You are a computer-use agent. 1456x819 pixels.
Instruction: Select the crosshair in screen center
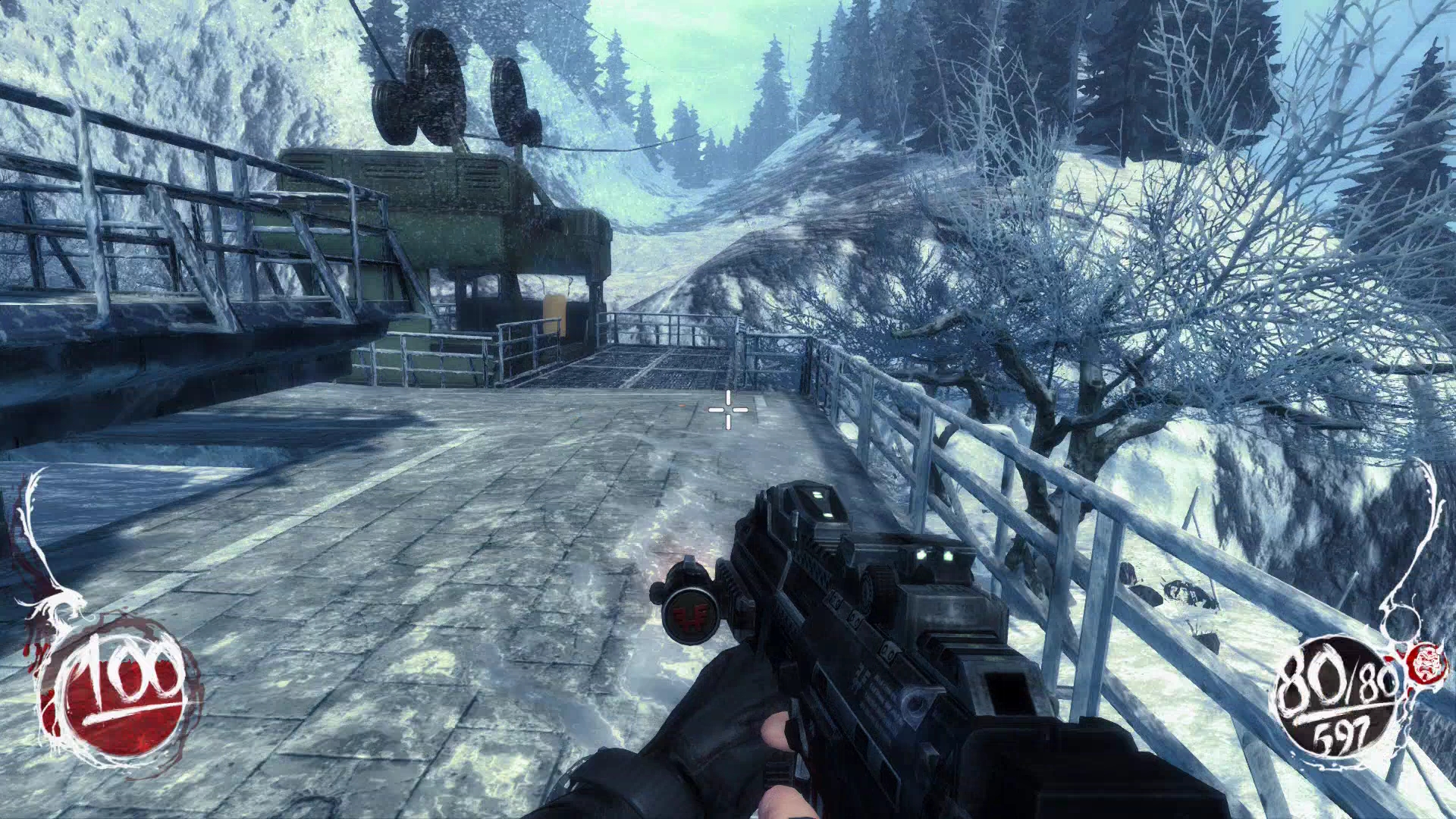(726, 409)
